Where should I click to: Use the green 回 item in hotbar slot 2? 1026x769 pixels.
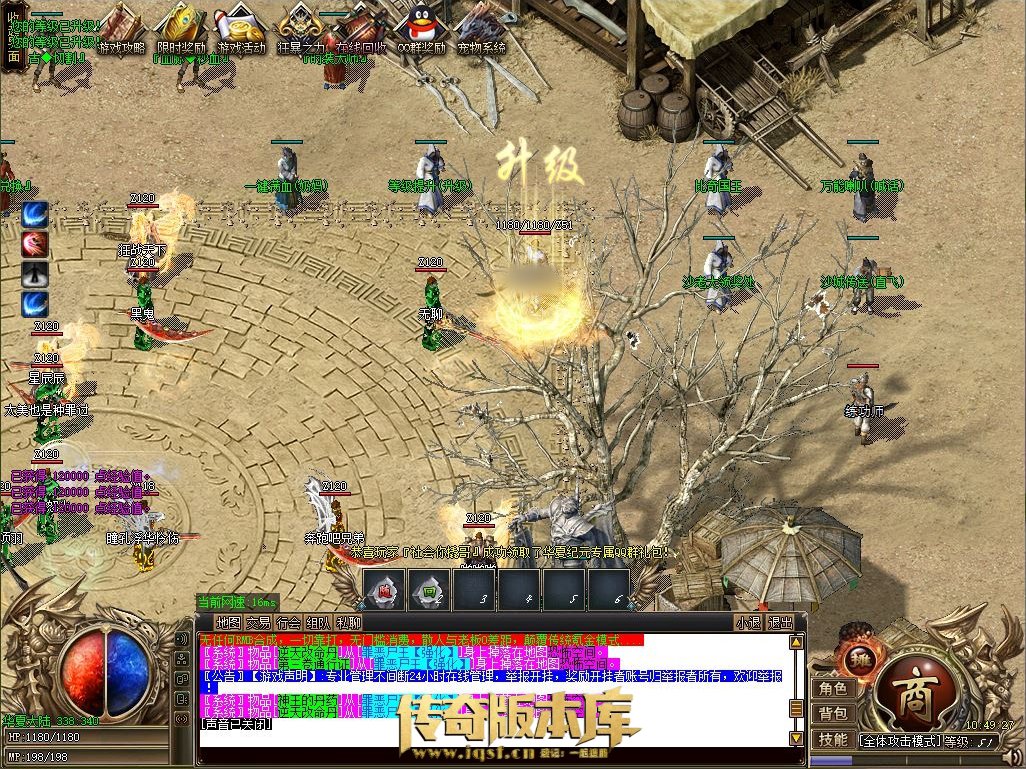pyautogui.click(x=430, y=589)
